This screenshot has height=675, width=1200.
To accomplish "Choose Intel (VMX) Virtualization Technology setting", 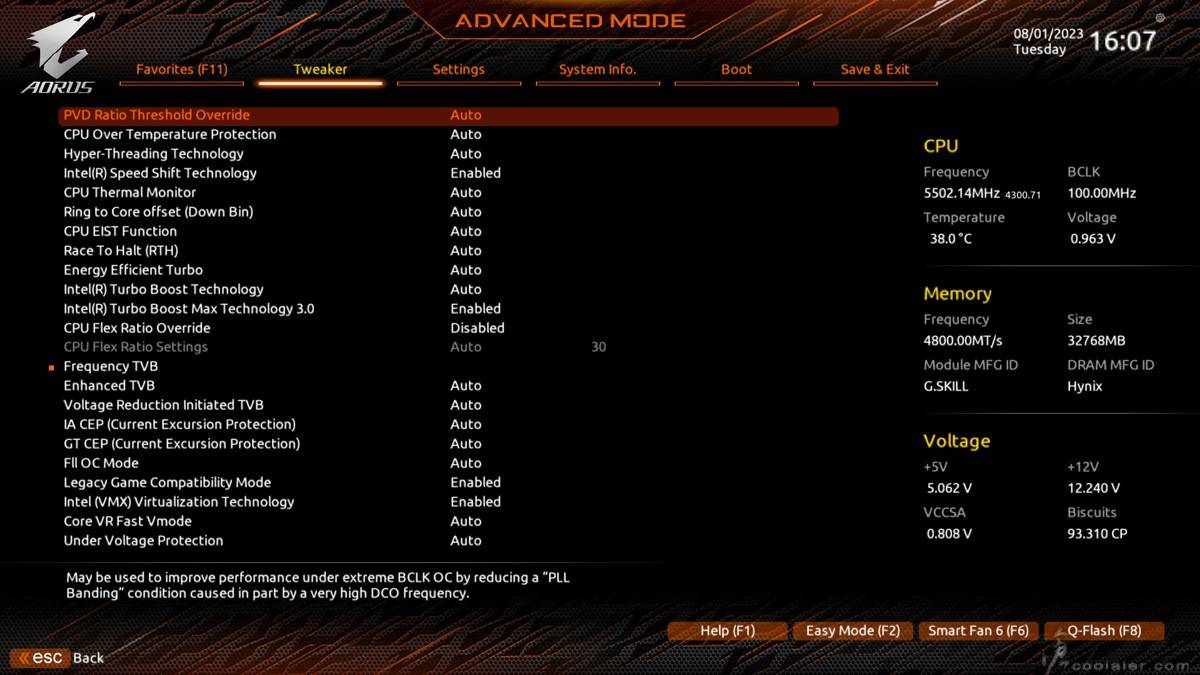I will point(179,502).
